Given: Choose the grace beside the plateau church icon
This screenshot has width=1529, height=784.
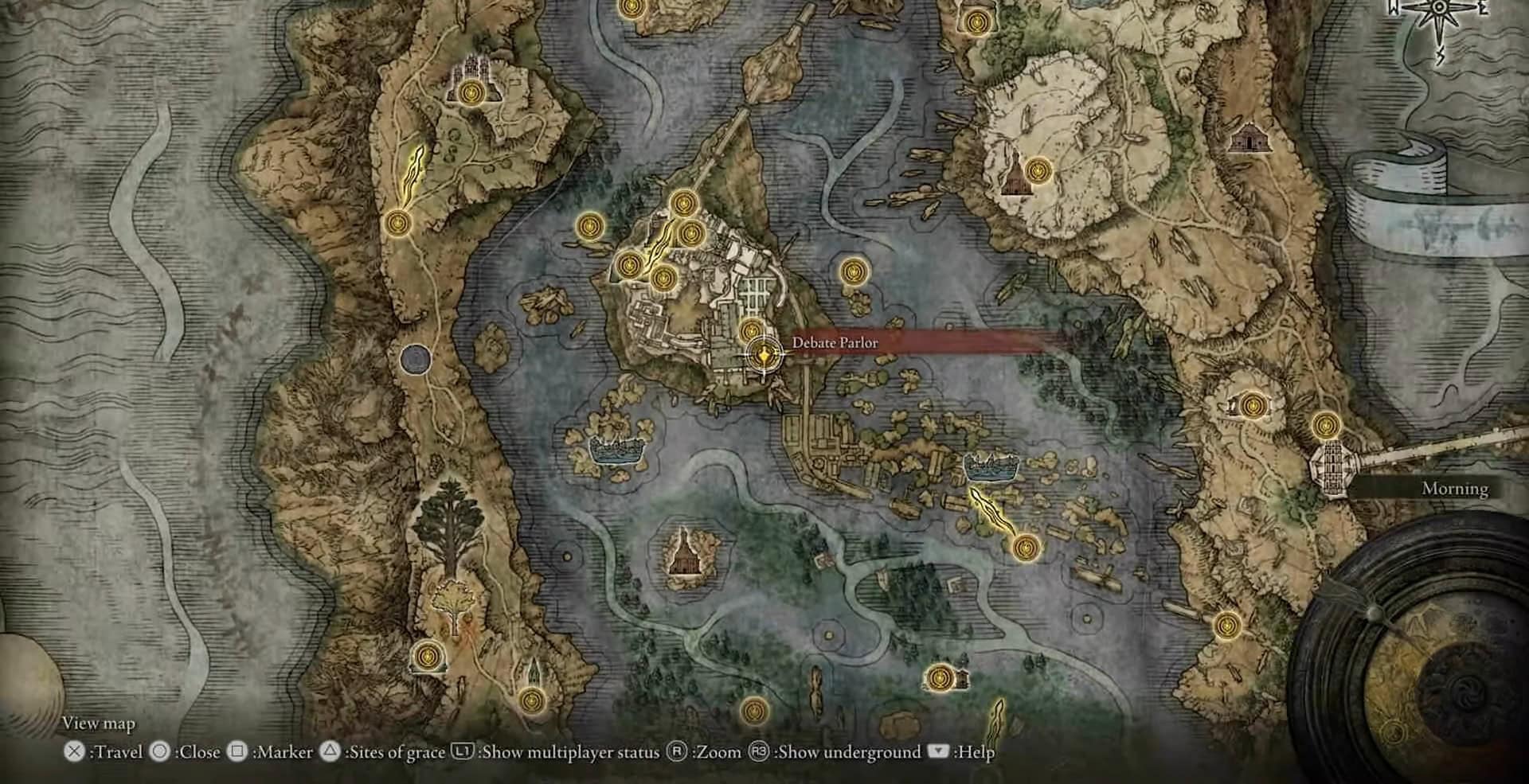Looking at the screenshot, I should pos(1038,170).
